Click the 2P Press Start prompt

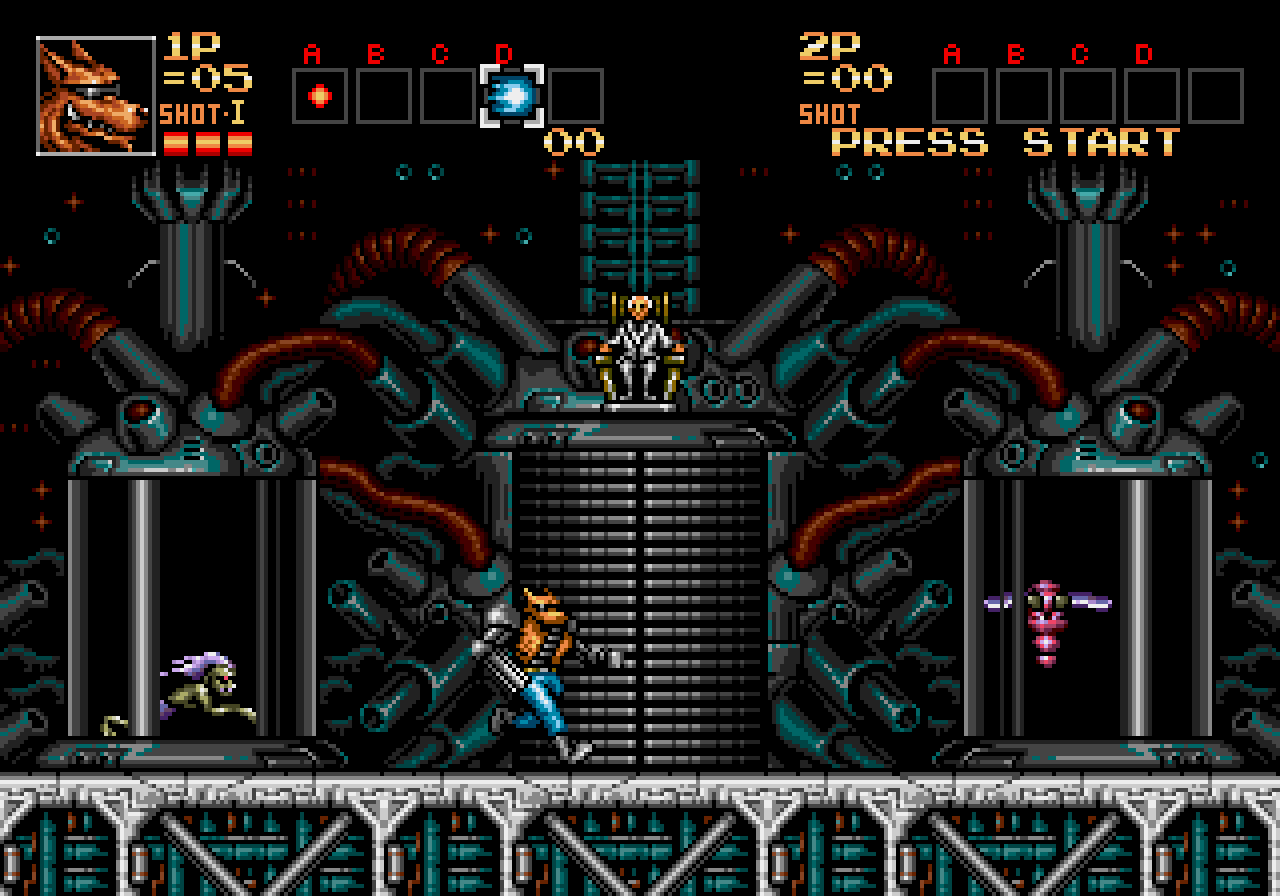click(x=1006, y=142)
